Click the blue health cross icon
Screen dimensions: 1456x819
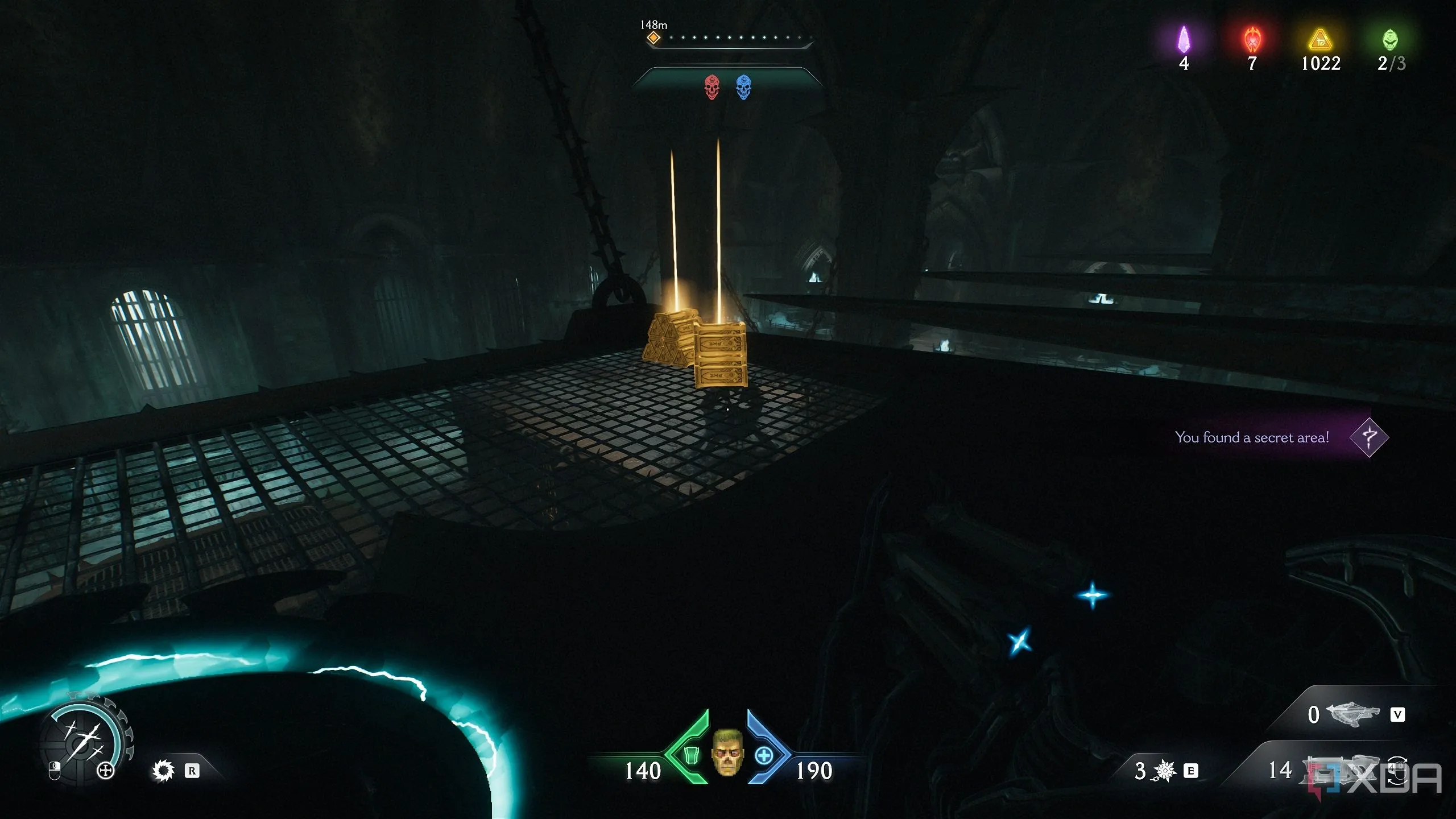(x=764, y=756)
